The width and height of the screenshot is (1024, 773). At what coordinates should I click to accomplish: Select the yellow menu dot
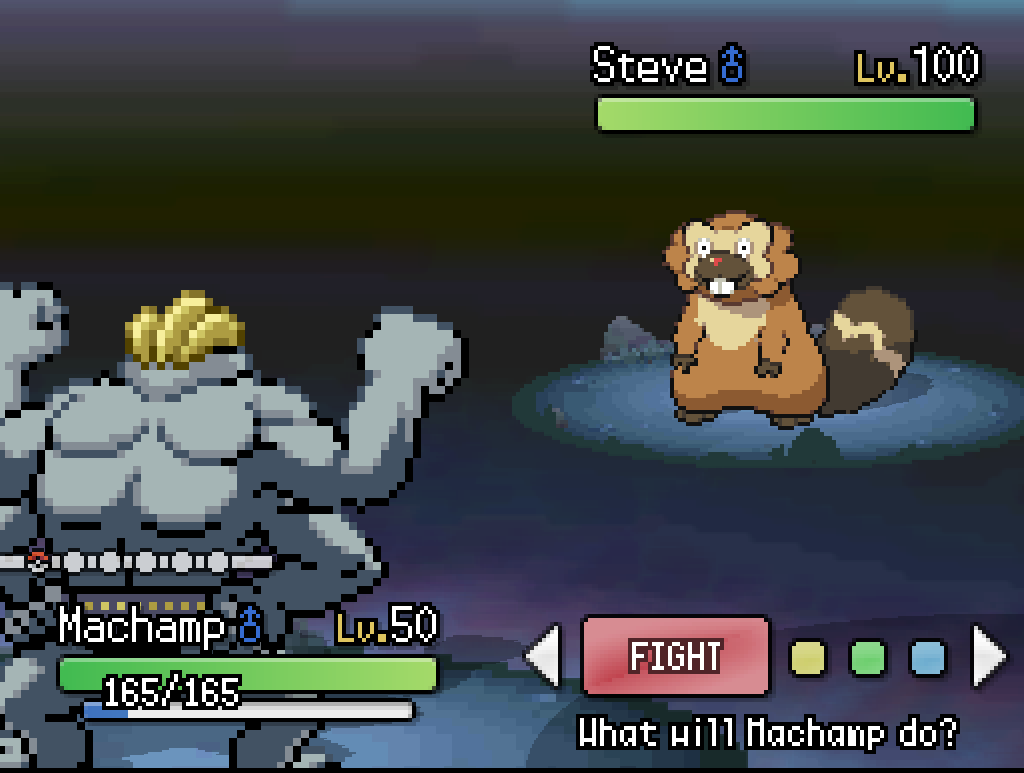(808, 657)
